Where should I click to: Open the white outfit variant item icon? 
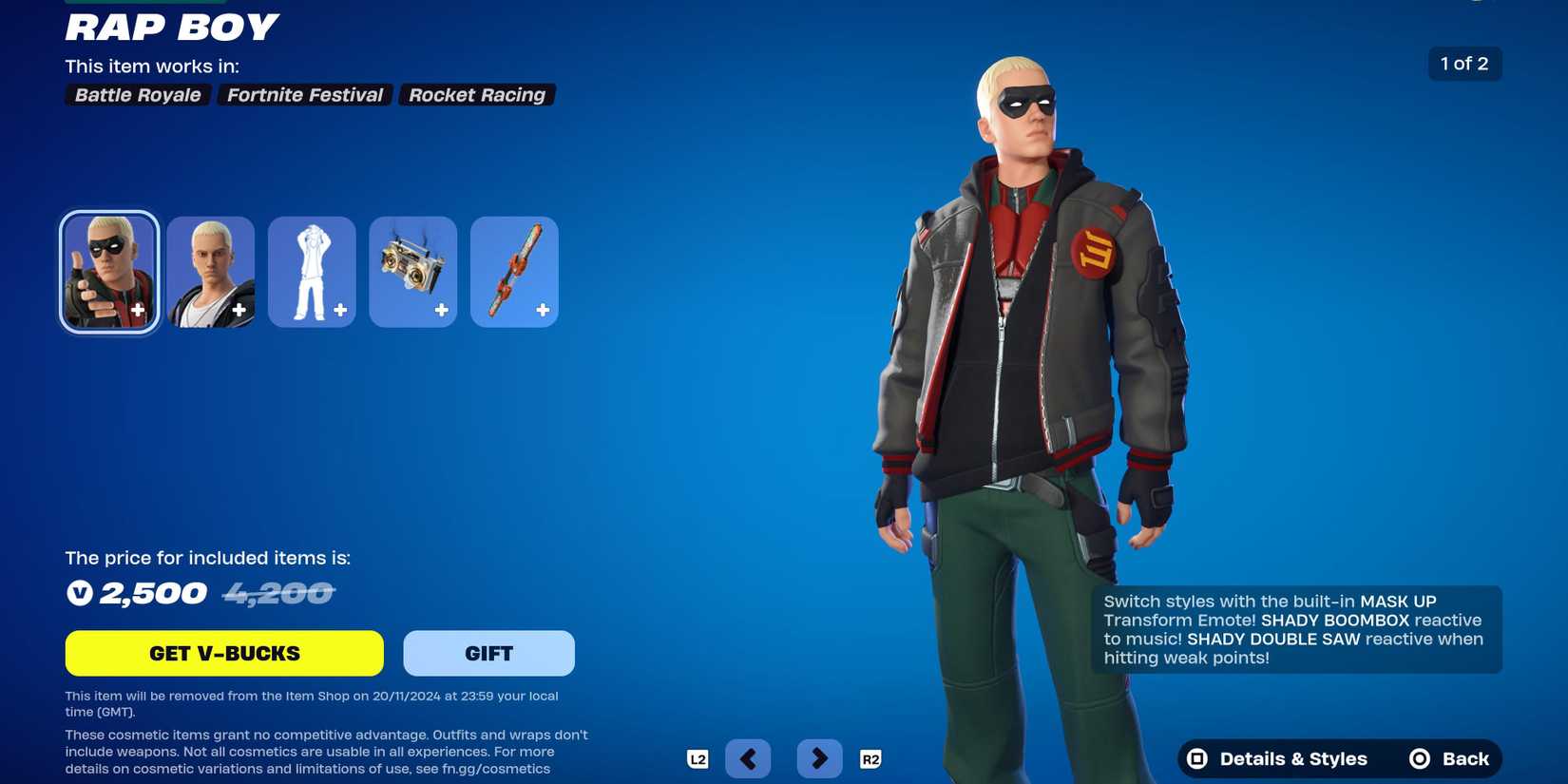tap(312, 271)
